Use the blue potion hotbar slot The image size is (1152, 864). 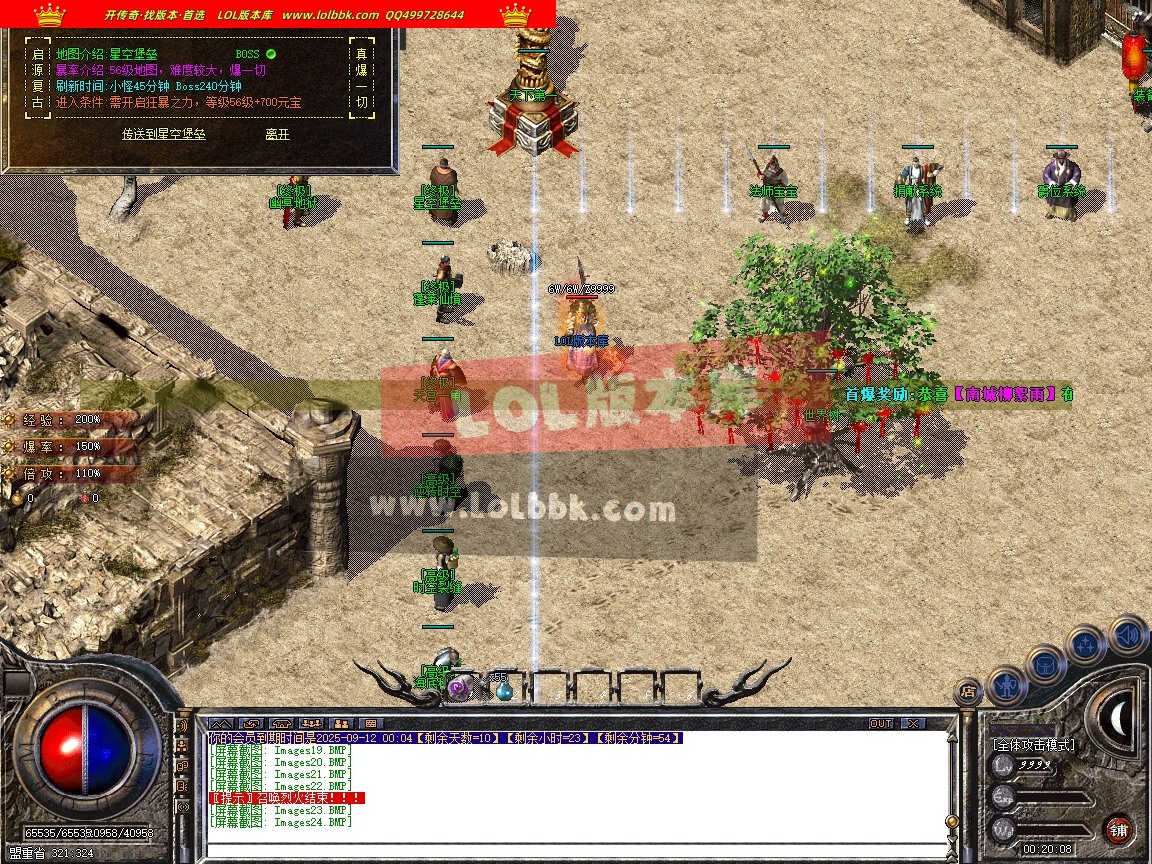503,688
